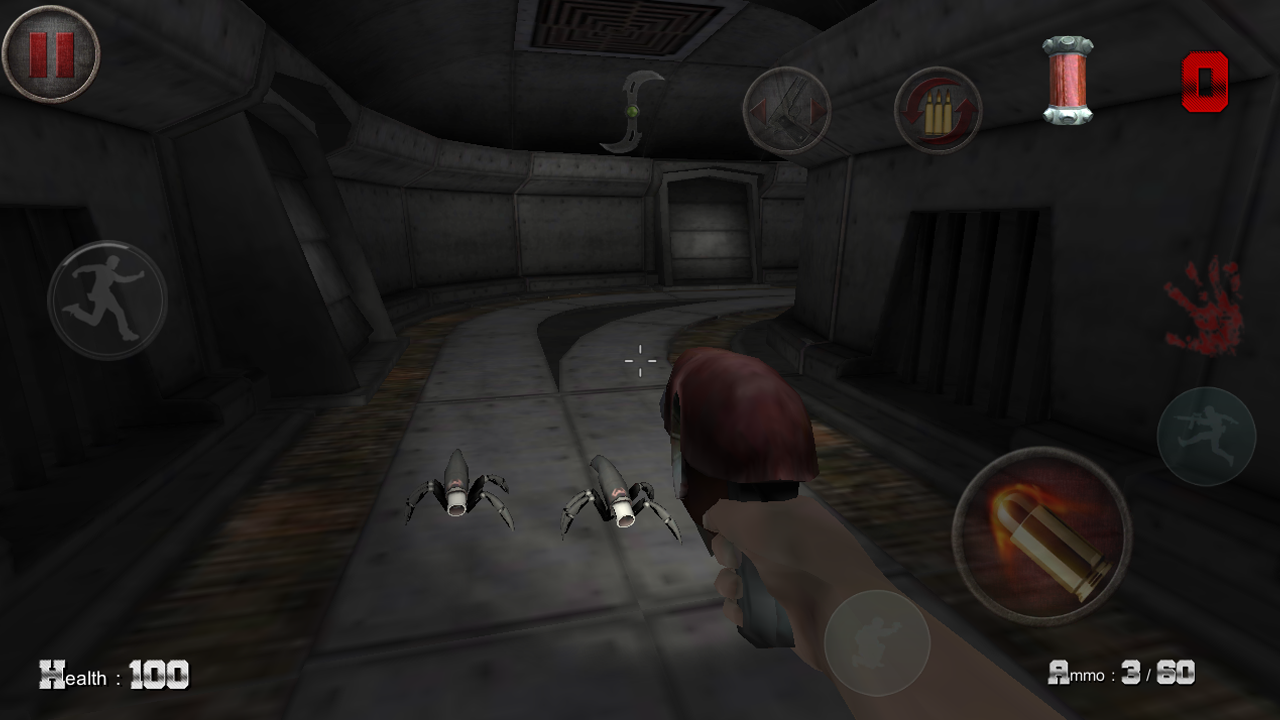Click the center aiming crosshair
This screenshot has height=720, width=1280.
638,361
